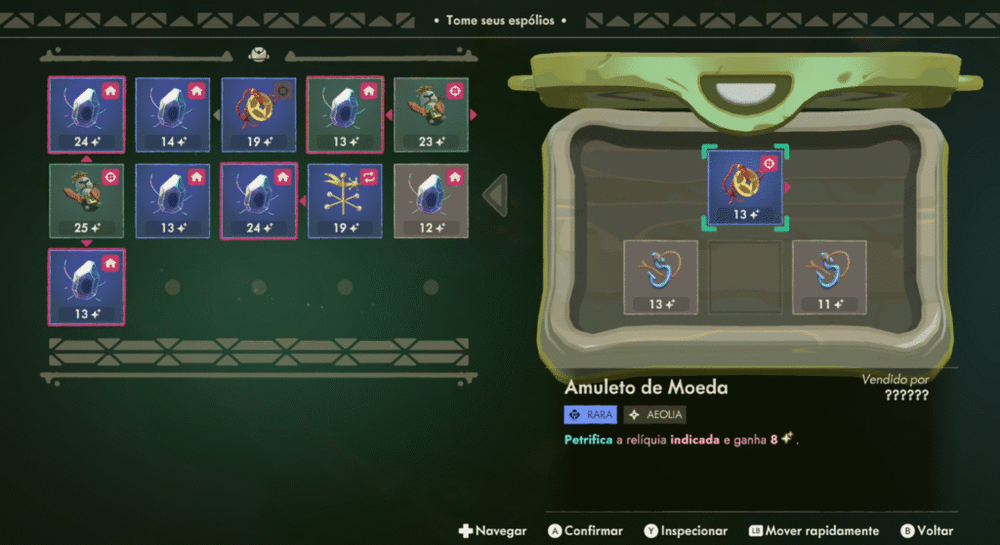Select the grey-backed crystal relic worth 12
The height and width of the screenshot is (545, 1000).
tap(431, 201)
